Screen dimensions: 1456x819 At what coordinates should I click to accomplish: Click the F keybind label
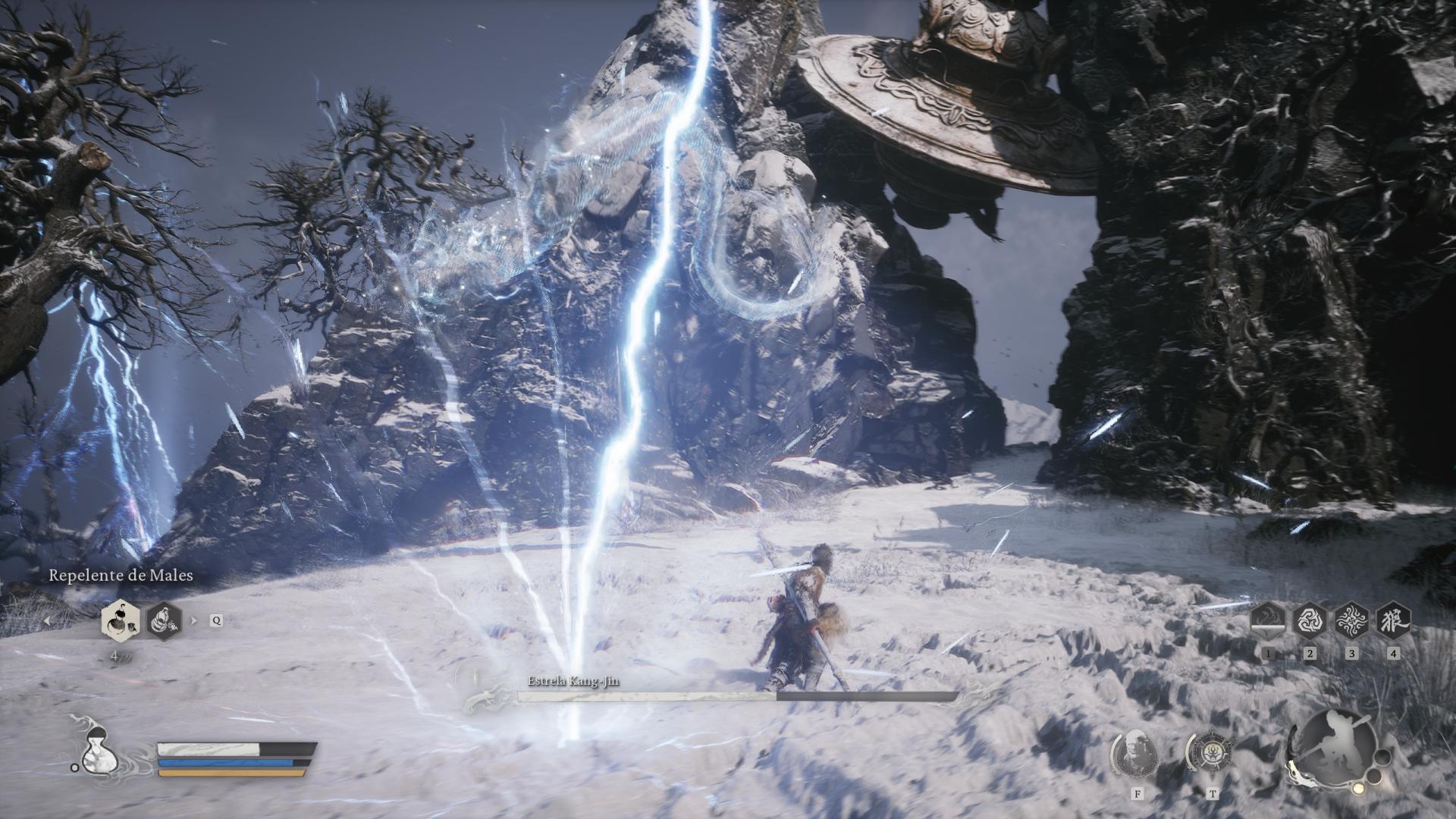(x=1137, y=795)
